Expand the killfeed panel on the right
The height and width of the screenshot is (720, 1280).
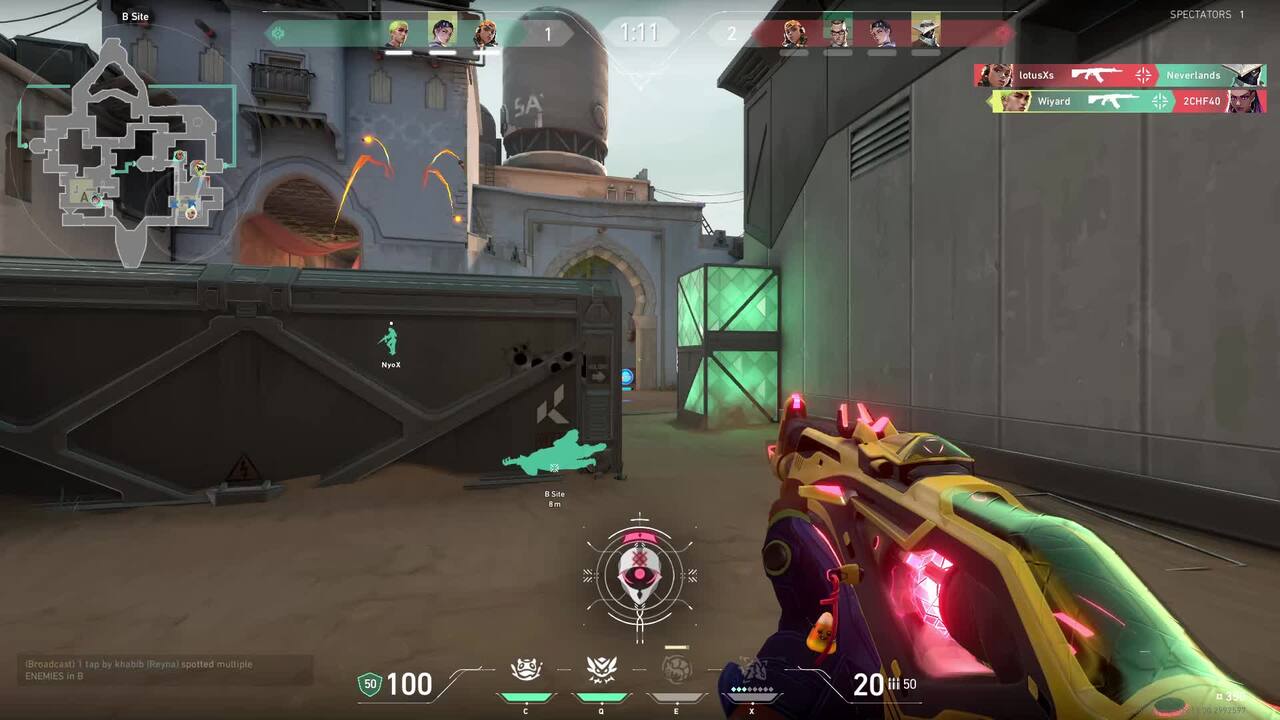[1120, 88]
